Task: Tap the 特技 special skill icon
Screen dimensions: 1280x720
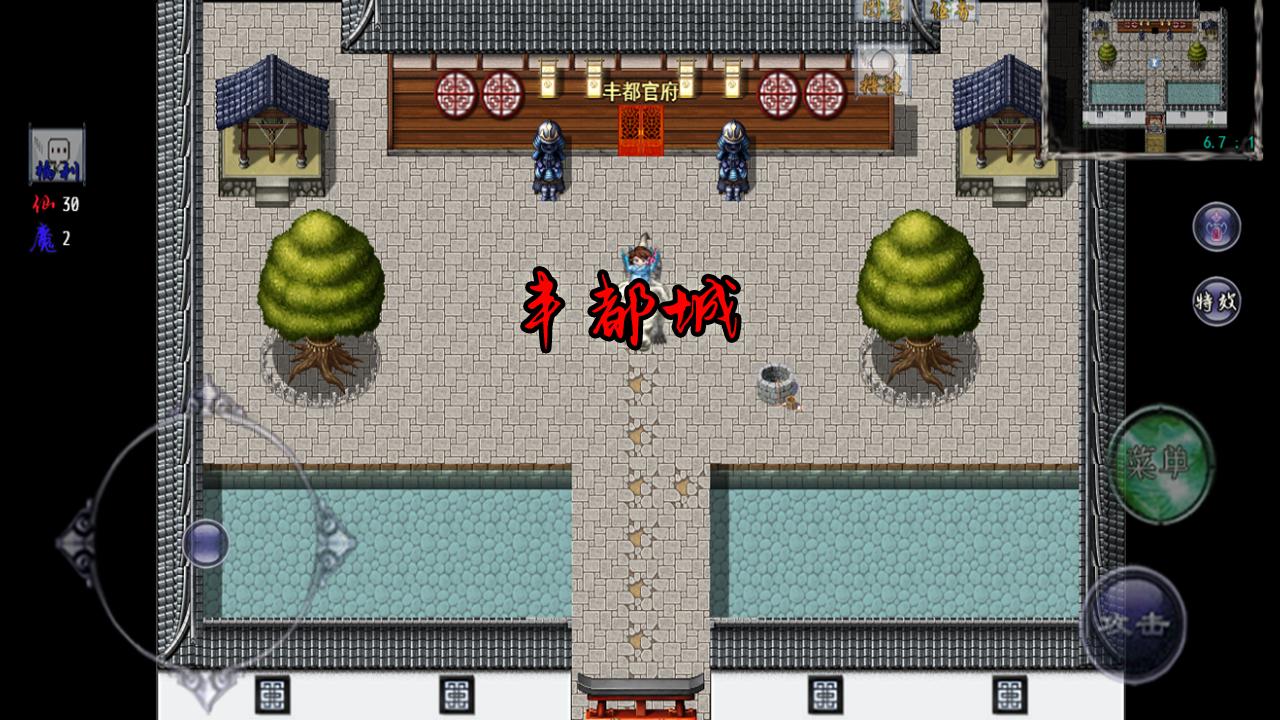Action: 880,85
